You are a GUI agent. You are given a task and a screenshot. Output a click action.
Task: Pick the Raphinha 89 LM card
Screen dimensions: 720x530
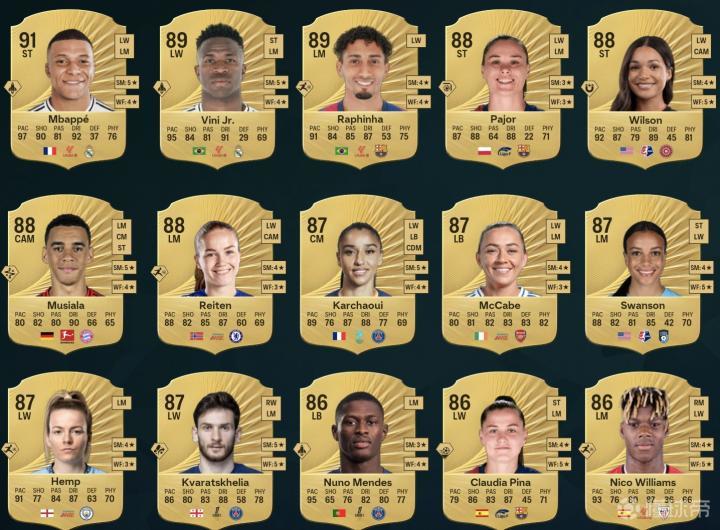(x=359, y=85)
